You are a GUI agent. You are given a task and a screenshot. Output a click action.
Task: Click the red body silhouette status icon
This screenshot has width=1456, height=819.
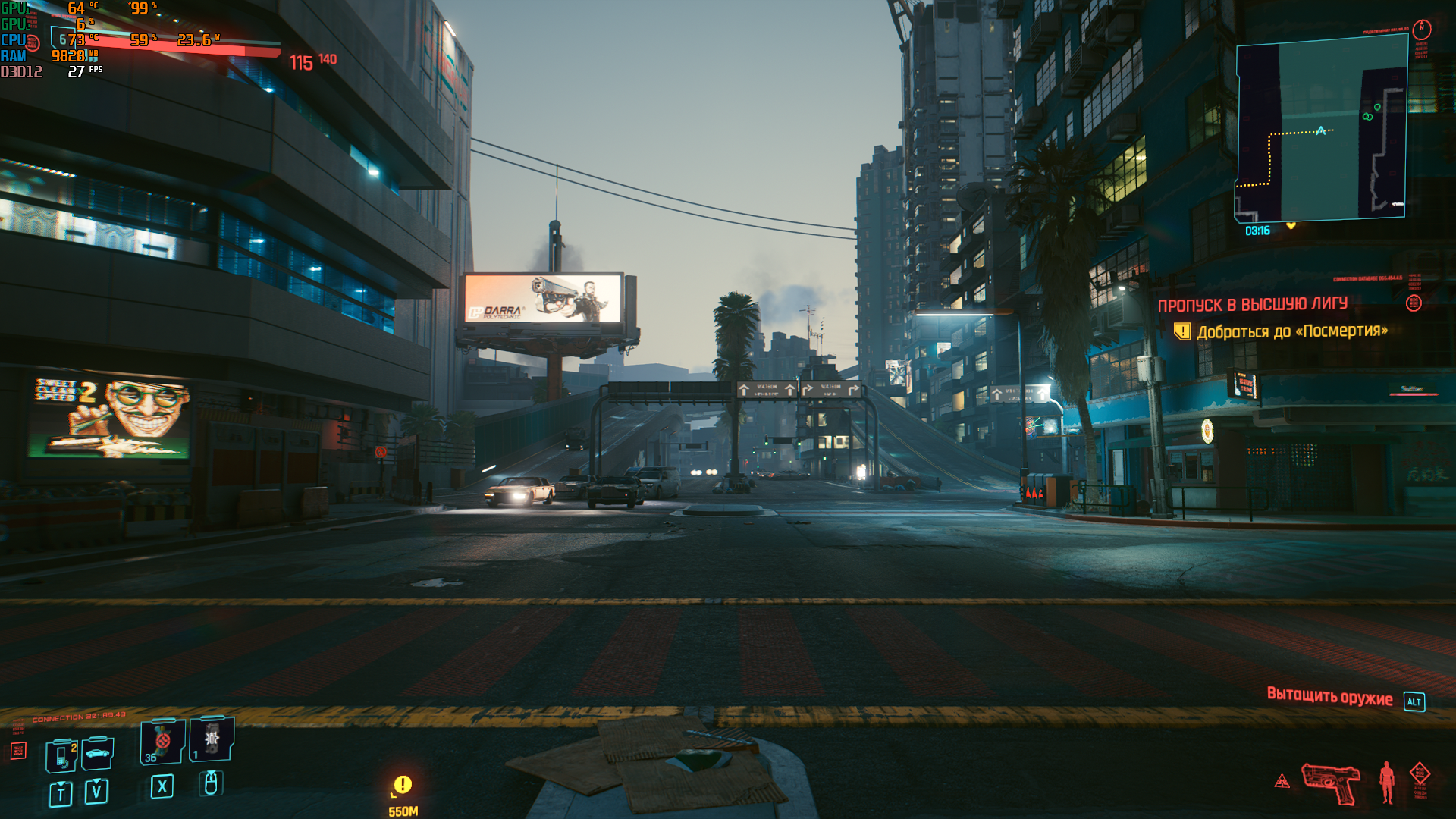pyautogui.click(x=1387, y=782)
